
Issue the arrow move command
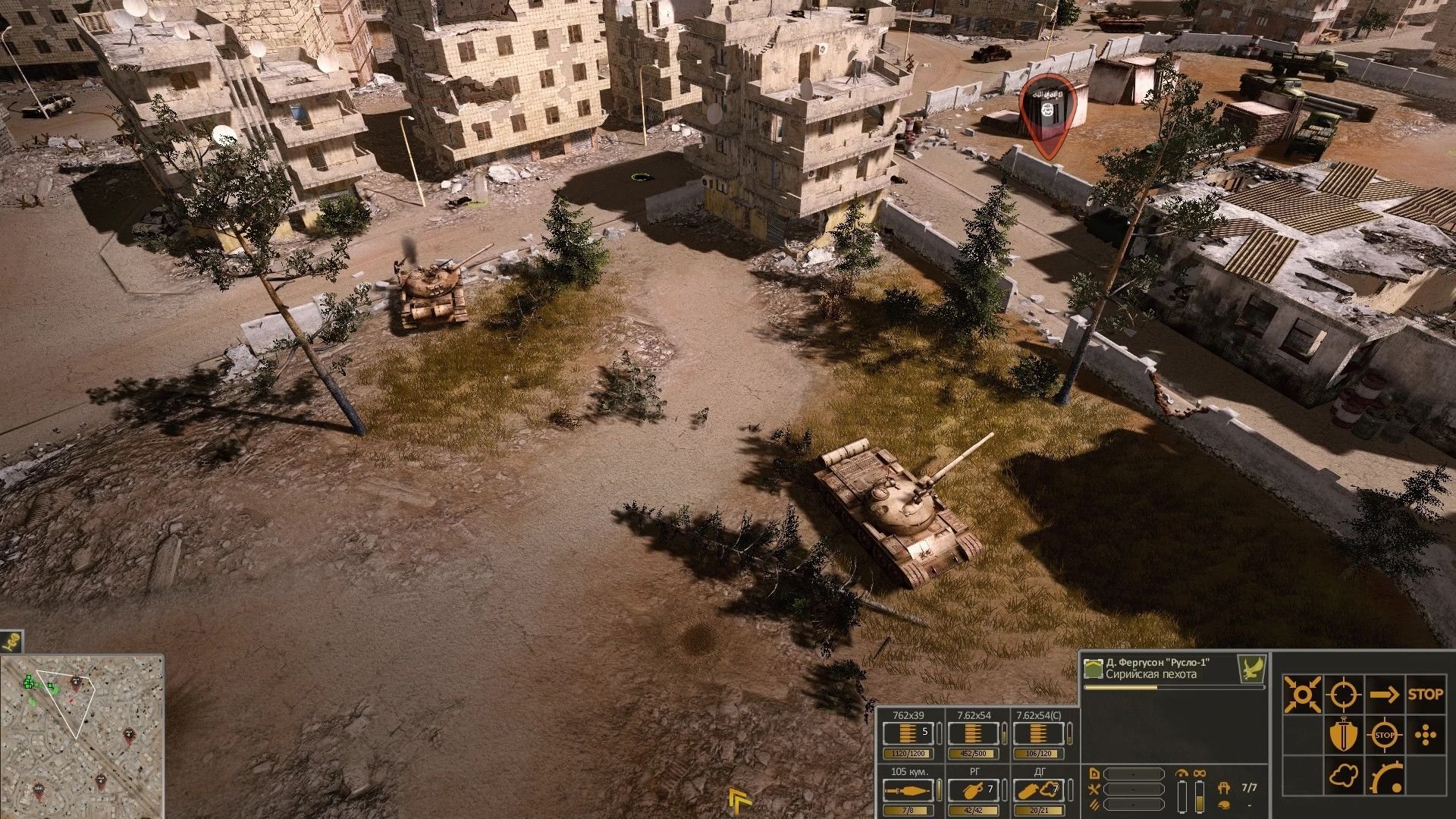(1385, 694)
